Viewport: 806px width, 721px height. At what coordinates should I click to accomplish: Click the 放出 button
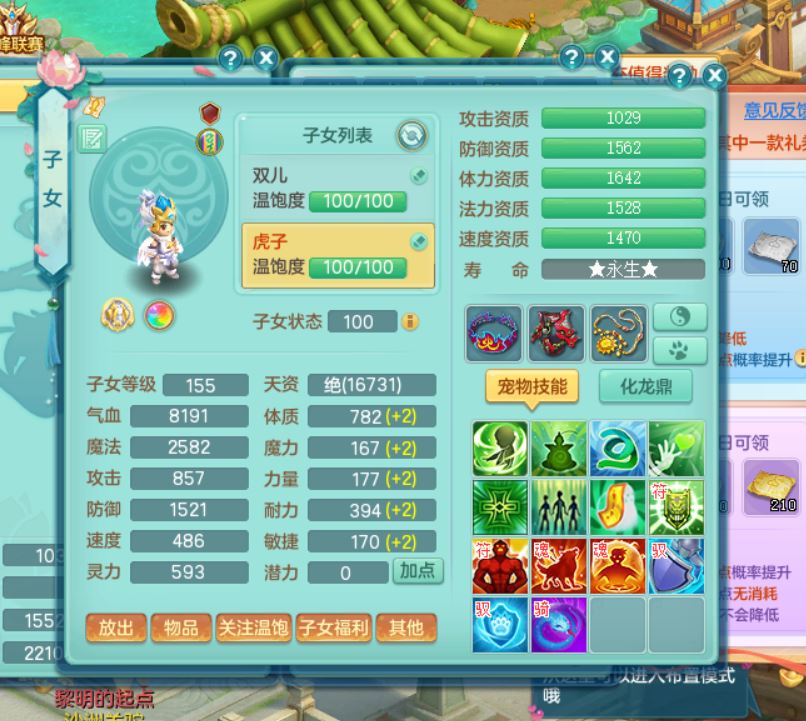tap(116, 628)
